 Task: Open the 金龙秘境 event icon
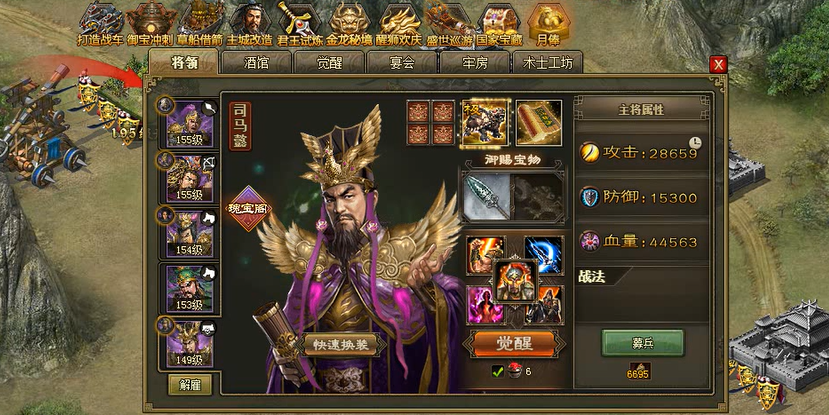[347, 22]
